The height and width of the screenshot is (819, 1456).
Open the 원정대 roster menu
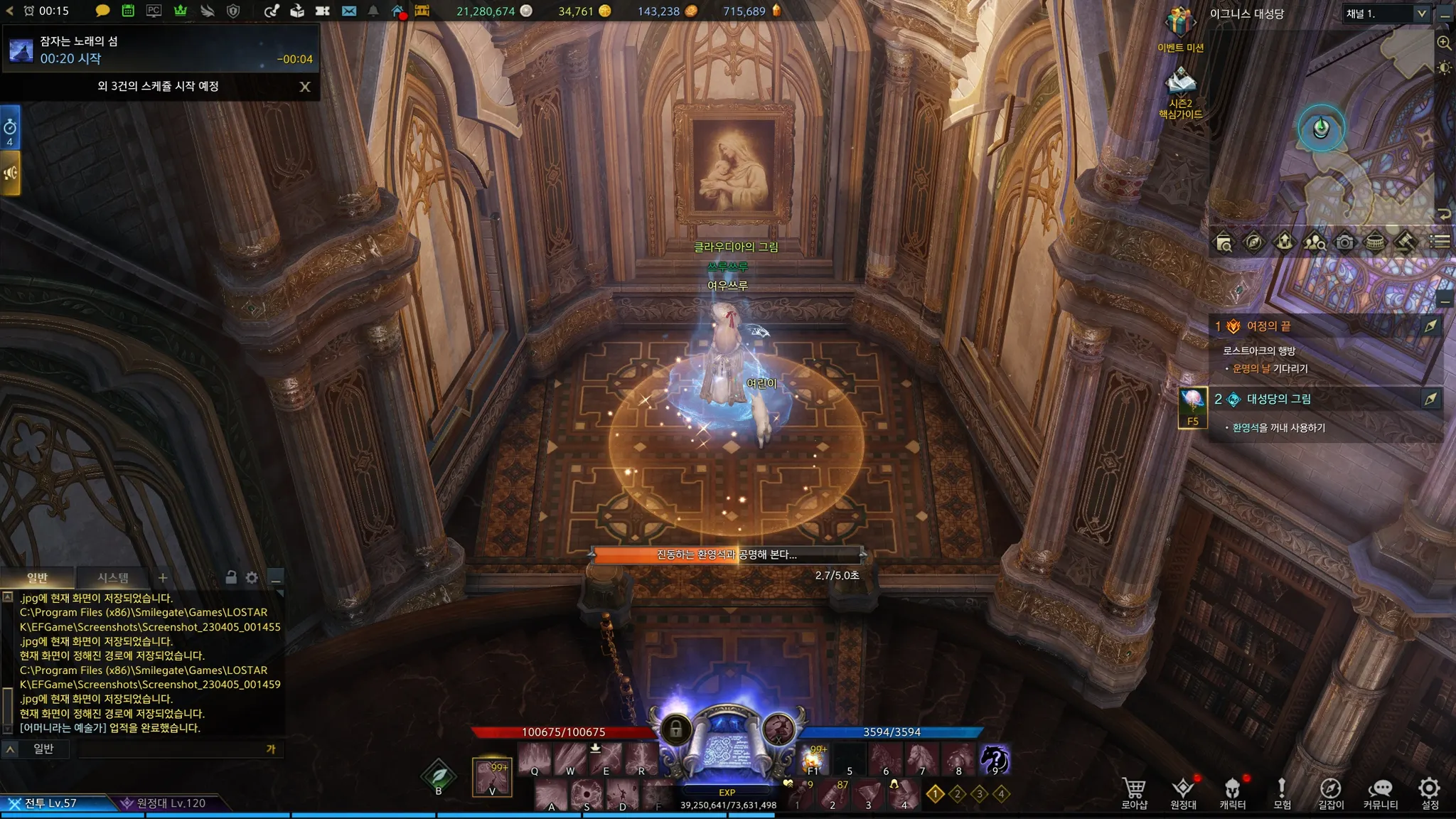click(1183, 793)
